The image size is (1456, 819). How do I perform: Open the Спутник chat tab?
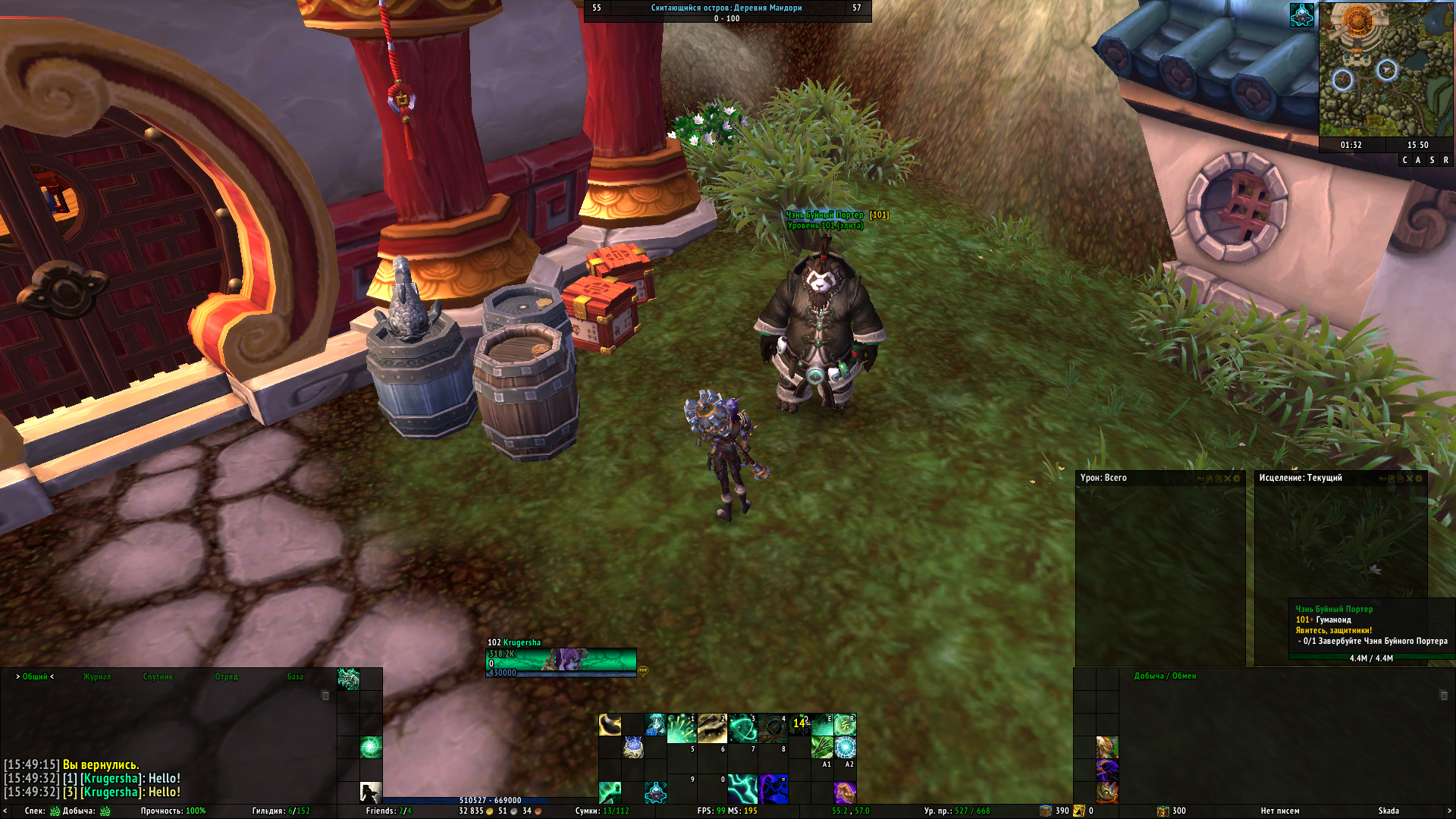[158, 676]
